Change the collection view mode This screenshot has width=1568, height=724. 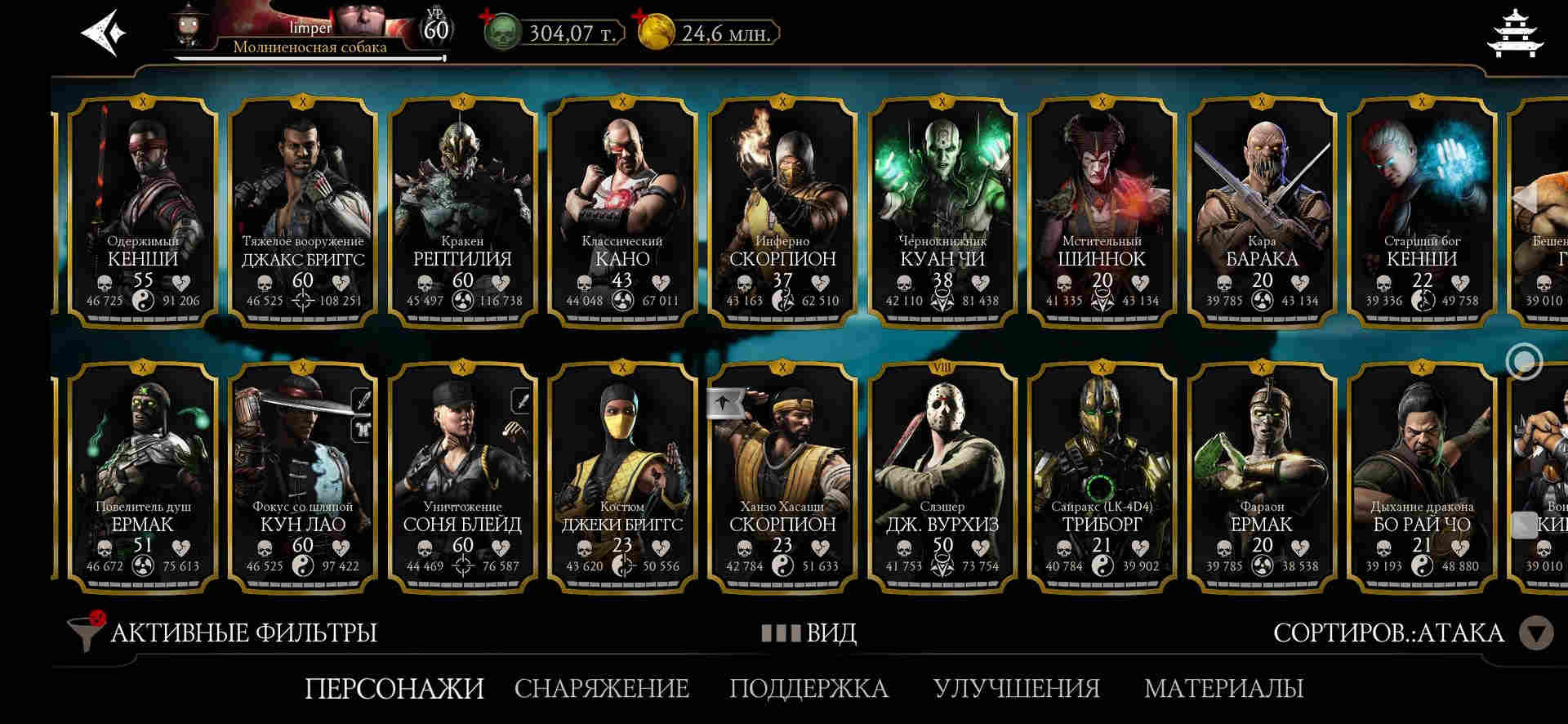tap(809, 632)
